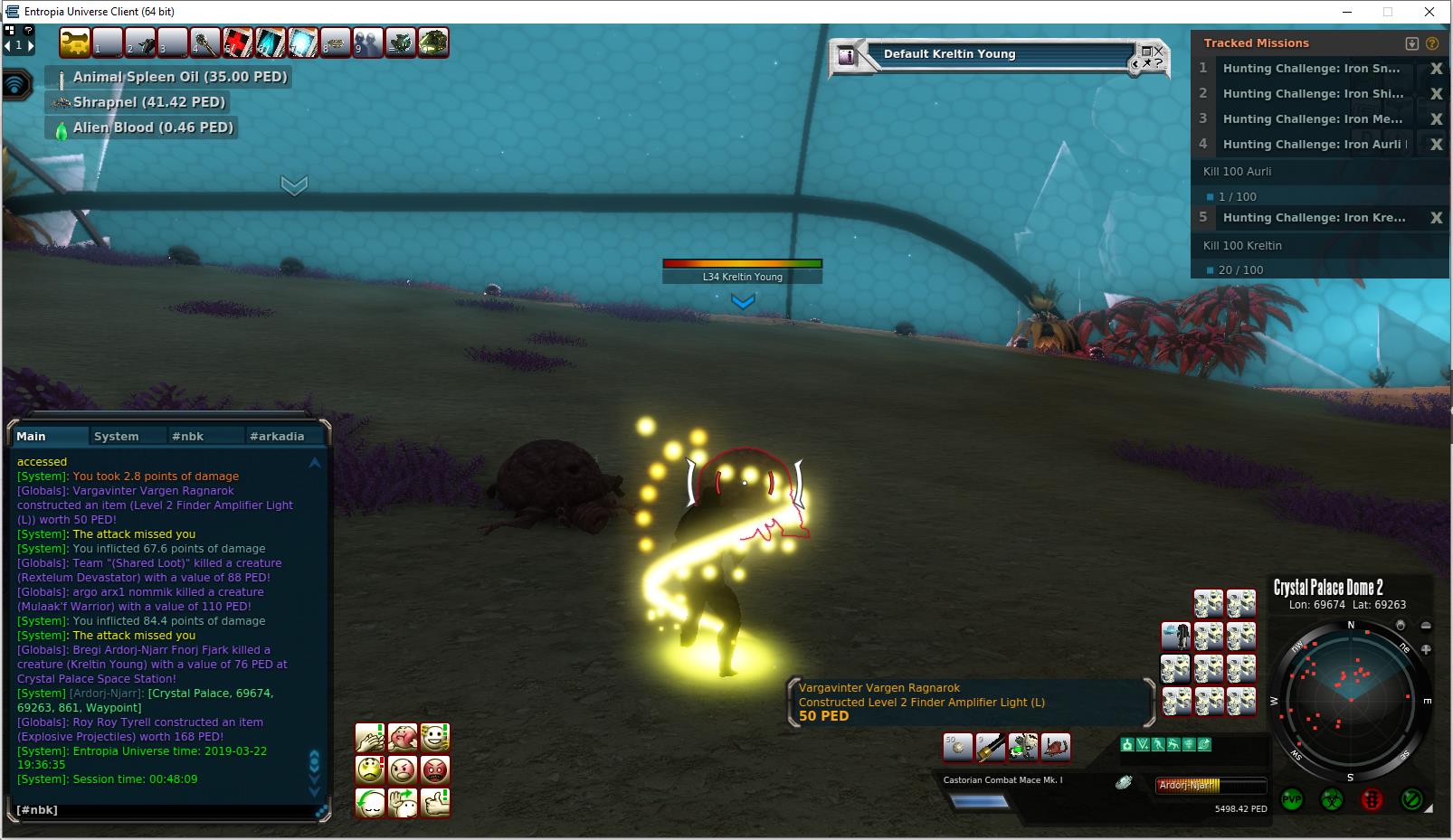Close the Kreltin Young target panel
The image size is (1453, 840).
coord(1158,51)
